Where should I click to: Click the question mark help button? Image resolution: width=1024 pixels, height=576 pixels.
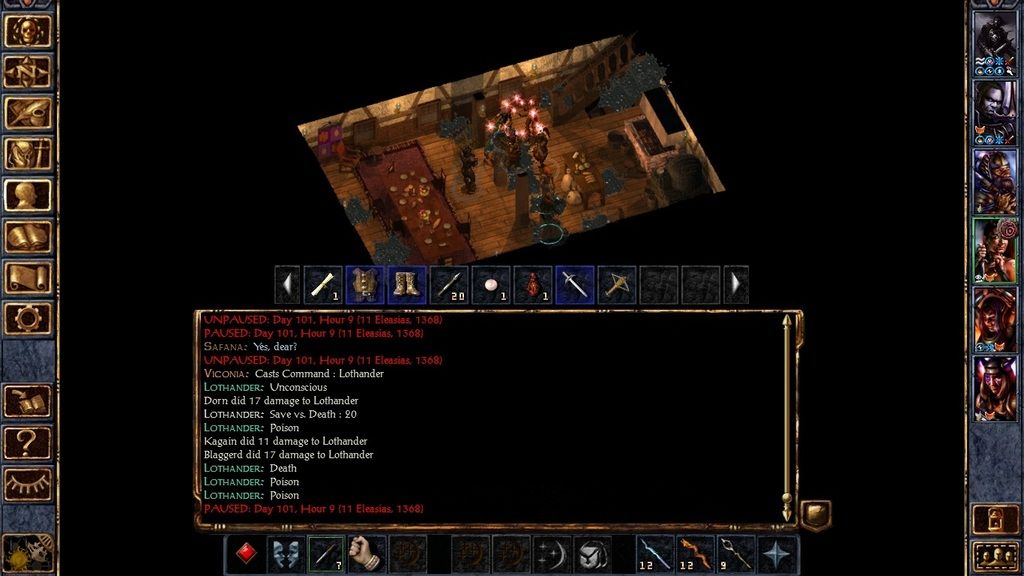[x=28, y=441]
